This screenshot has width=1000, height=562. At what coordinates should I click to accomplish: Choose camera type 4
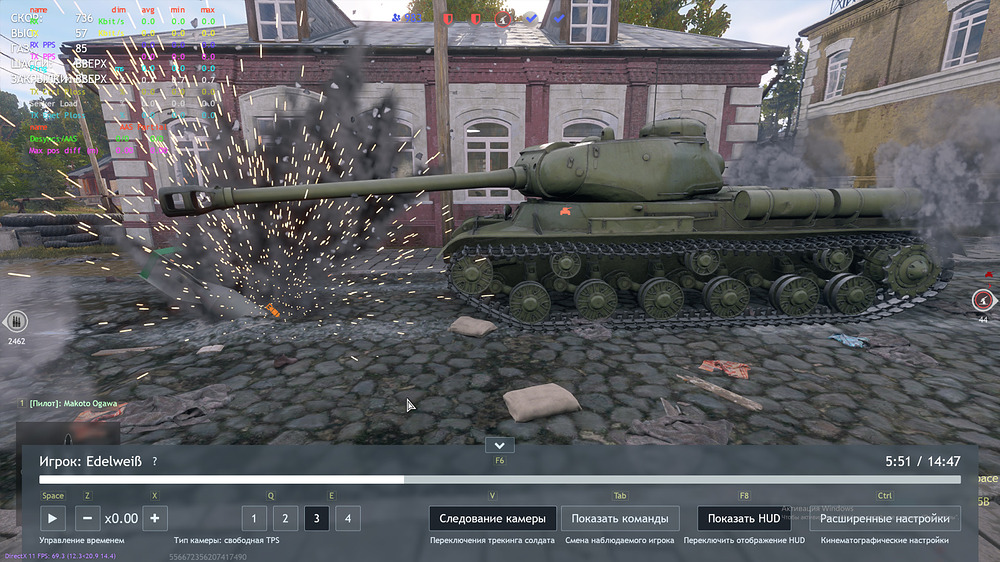pos(348,518)
